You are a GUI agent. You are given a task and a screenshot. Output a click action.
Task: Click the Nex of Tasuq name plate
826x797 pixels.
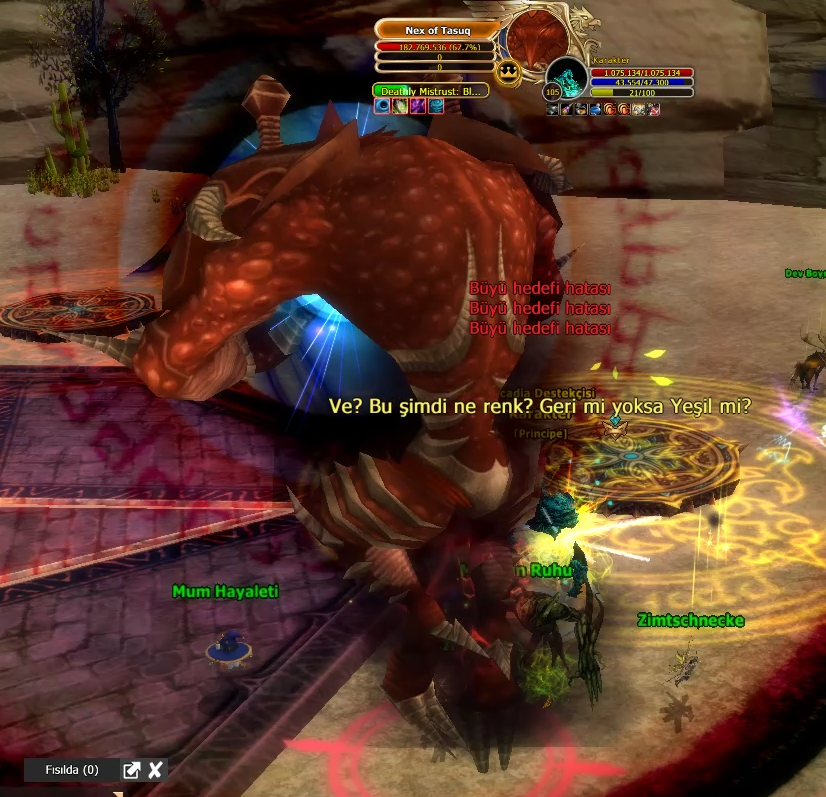[431, 31]
